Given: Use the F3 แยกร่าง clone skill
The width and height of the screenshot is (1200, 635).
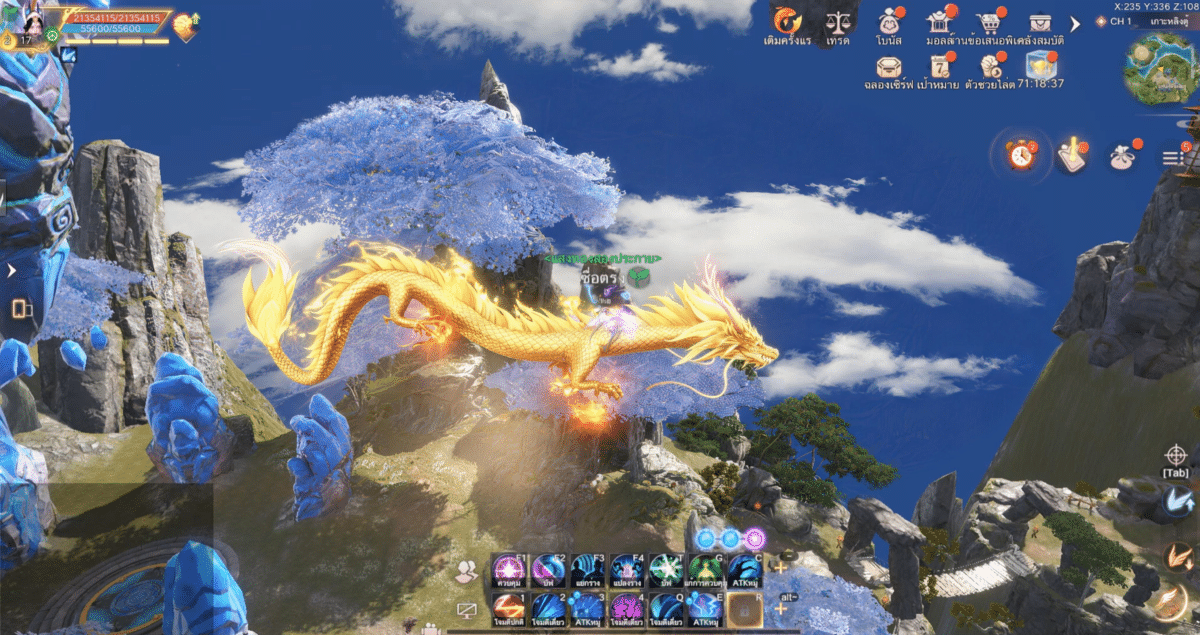Looking at the screenshot, I should coord(588,571).
